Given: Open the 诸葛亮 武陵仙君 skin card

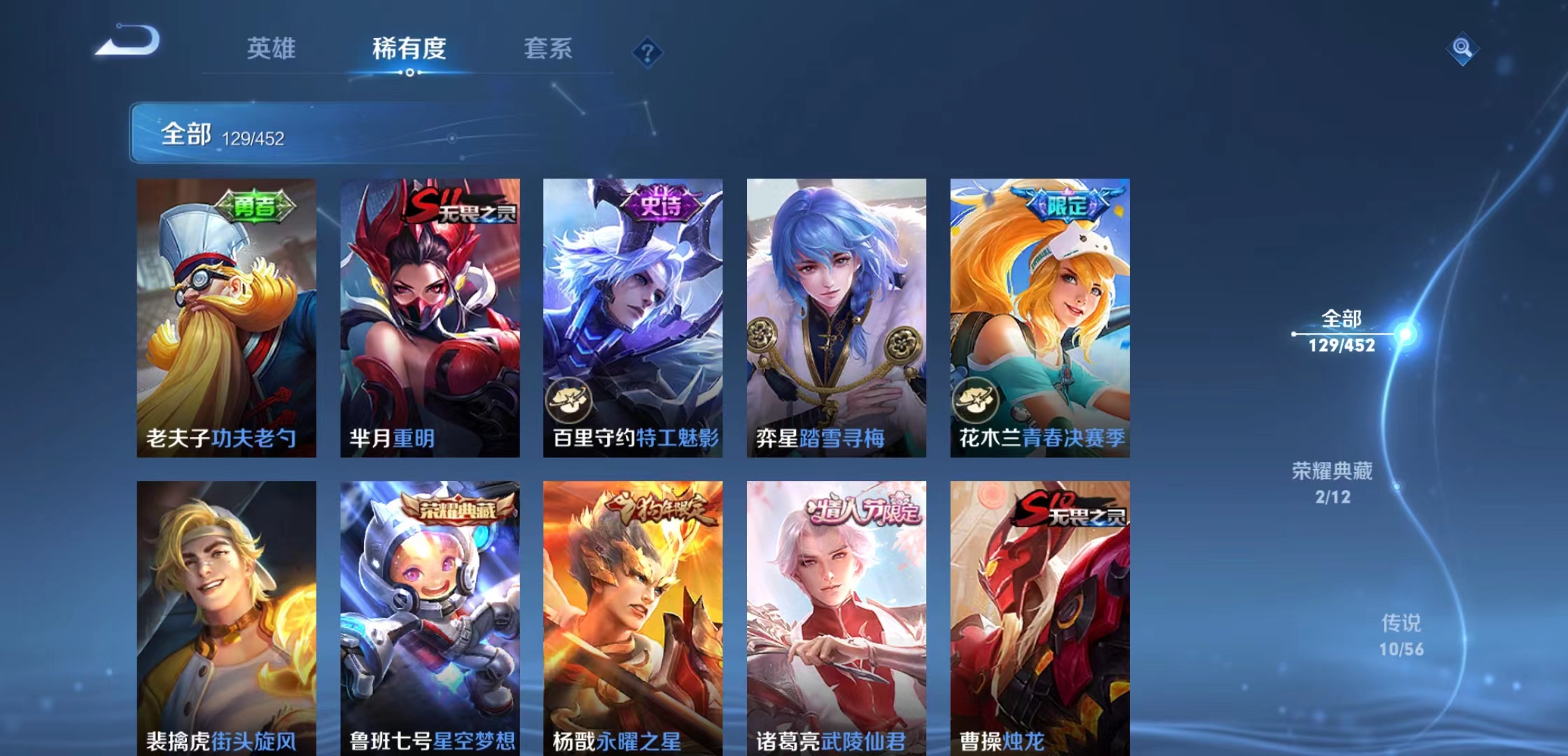Looking at the screenshot, I should coord(837,616).
